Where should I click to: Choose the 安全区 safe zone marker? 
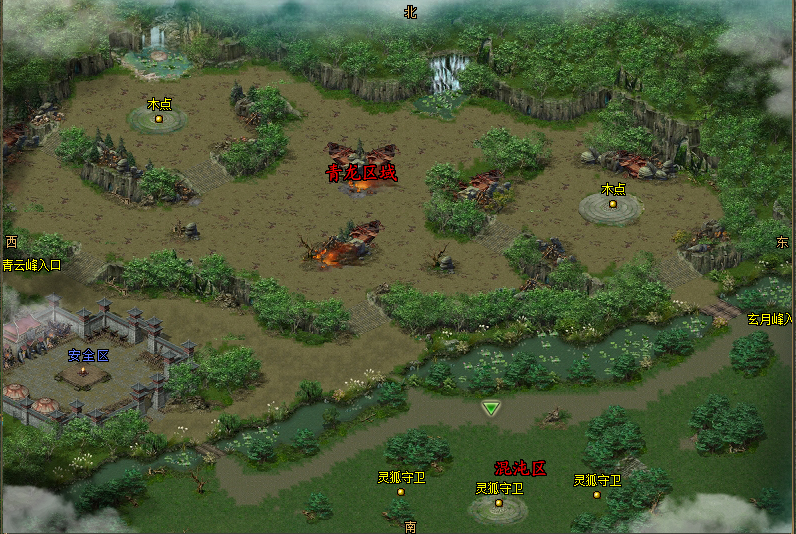coord(88,355)
